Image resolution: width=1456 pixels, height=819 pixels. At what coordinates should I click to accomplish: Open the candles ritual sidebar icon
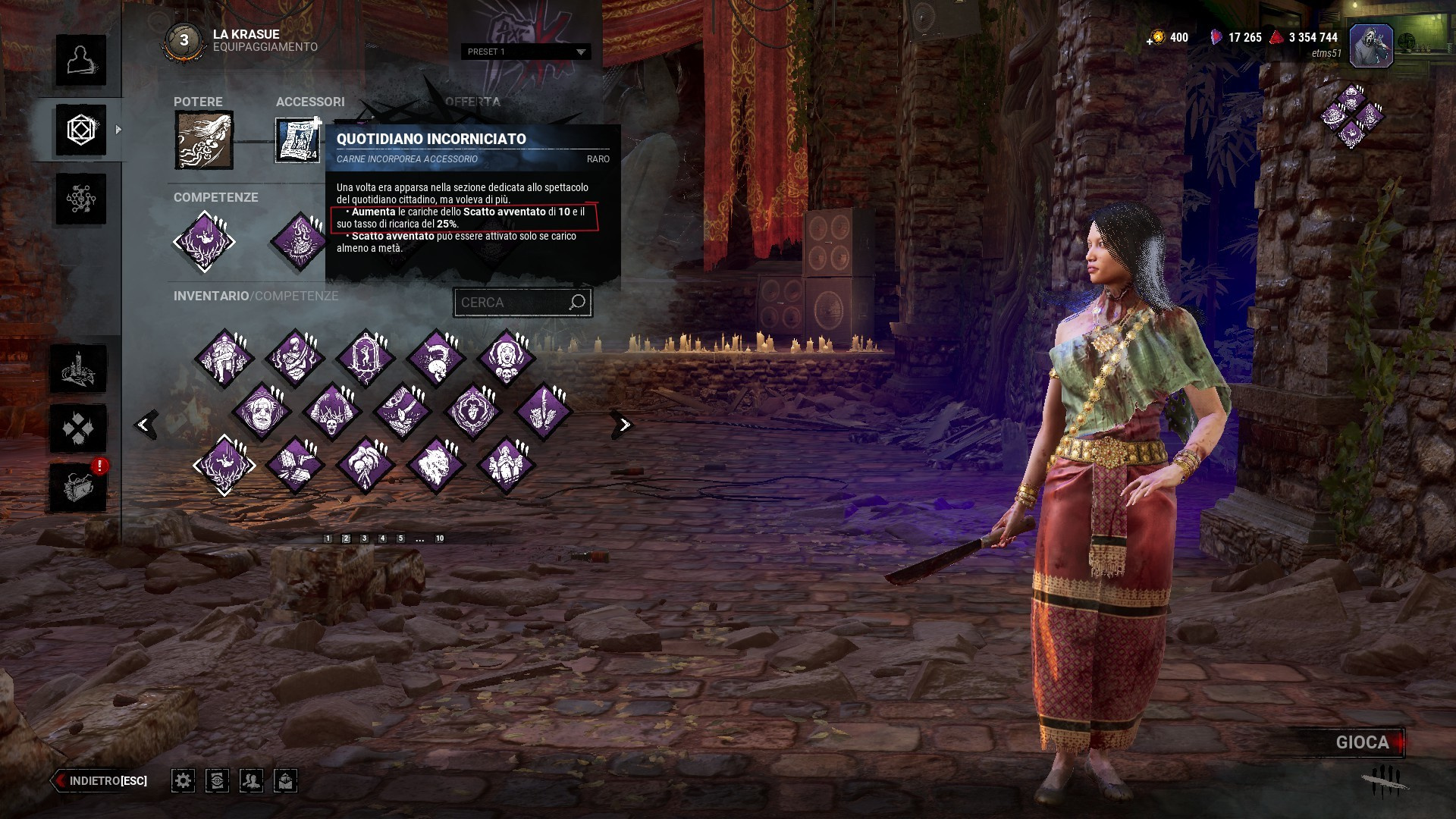pyautogui.click(x=78, y=369)
